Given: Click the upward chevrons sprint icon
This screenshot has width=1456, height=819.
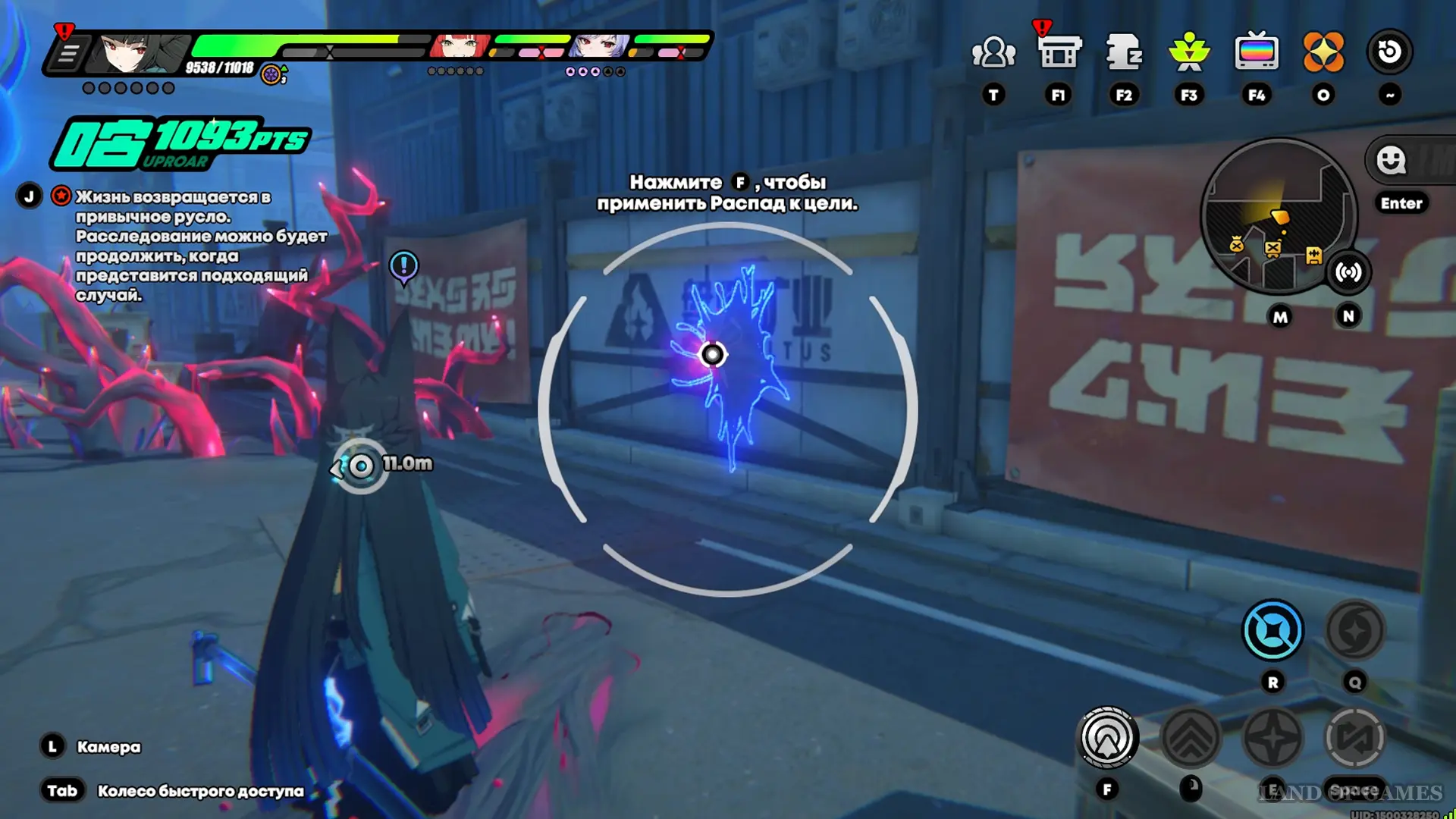Looking at the screenshot, I should (x=1191, y=738).
